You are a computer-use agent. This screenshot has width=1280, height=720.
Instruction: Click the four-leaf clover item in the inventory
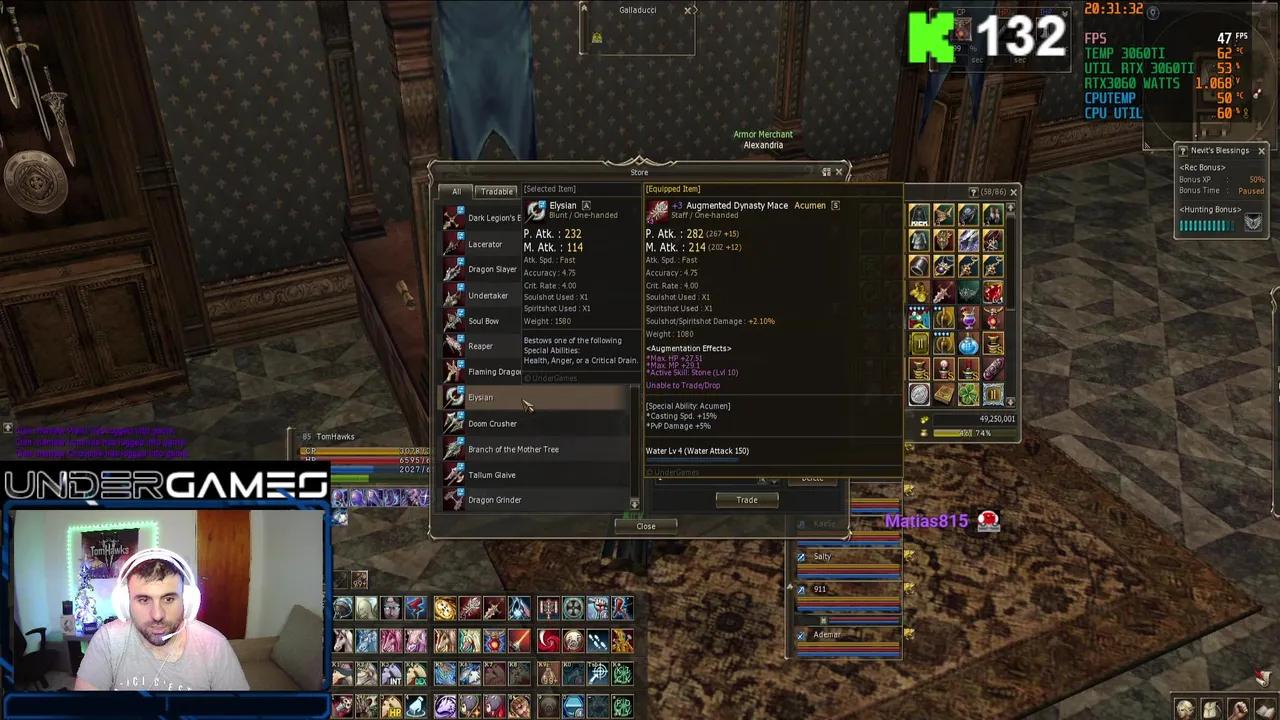tap(967, 392)
